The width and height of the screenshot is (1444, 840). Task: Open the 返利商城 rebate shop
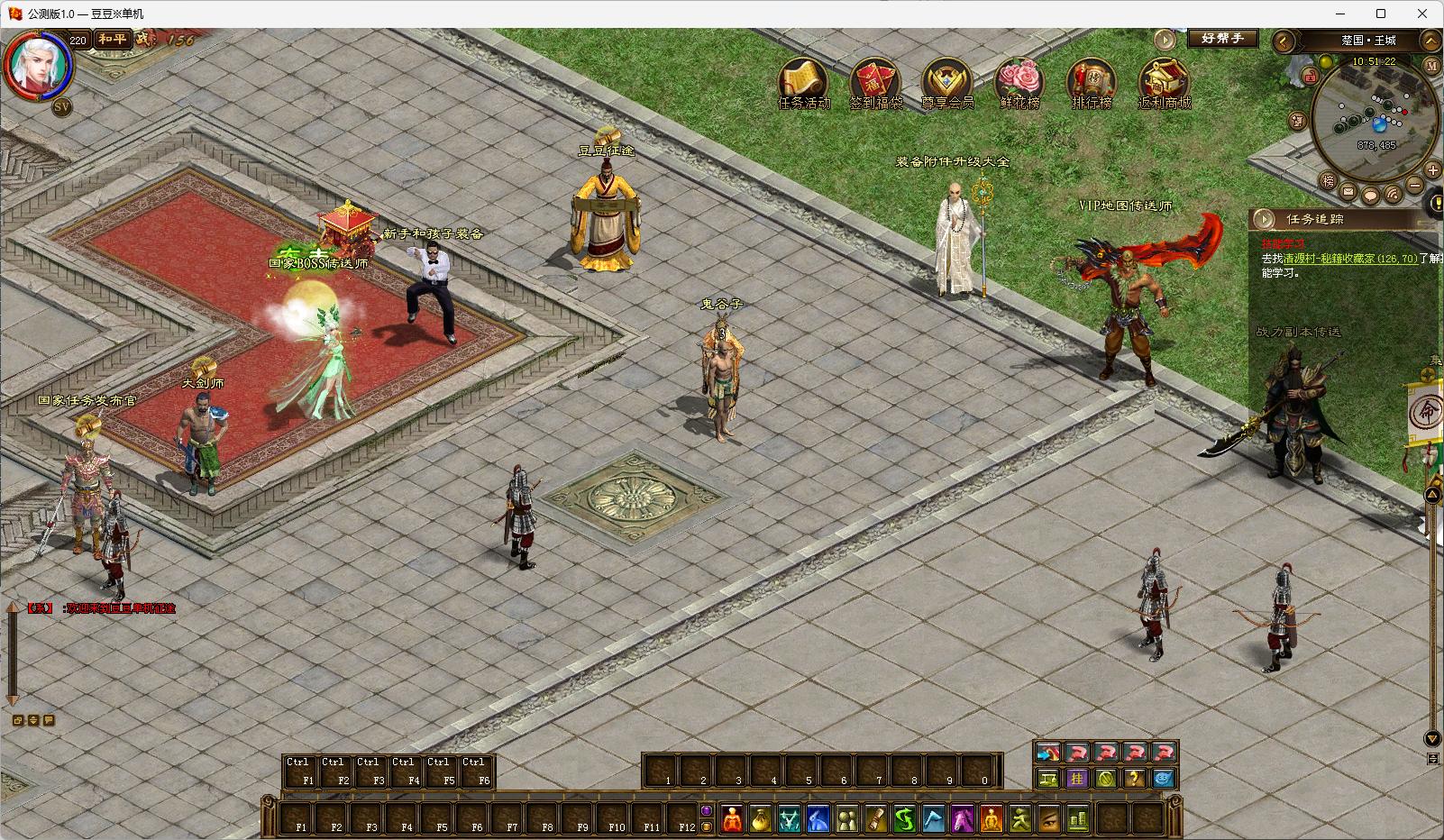pos(1164,81)
